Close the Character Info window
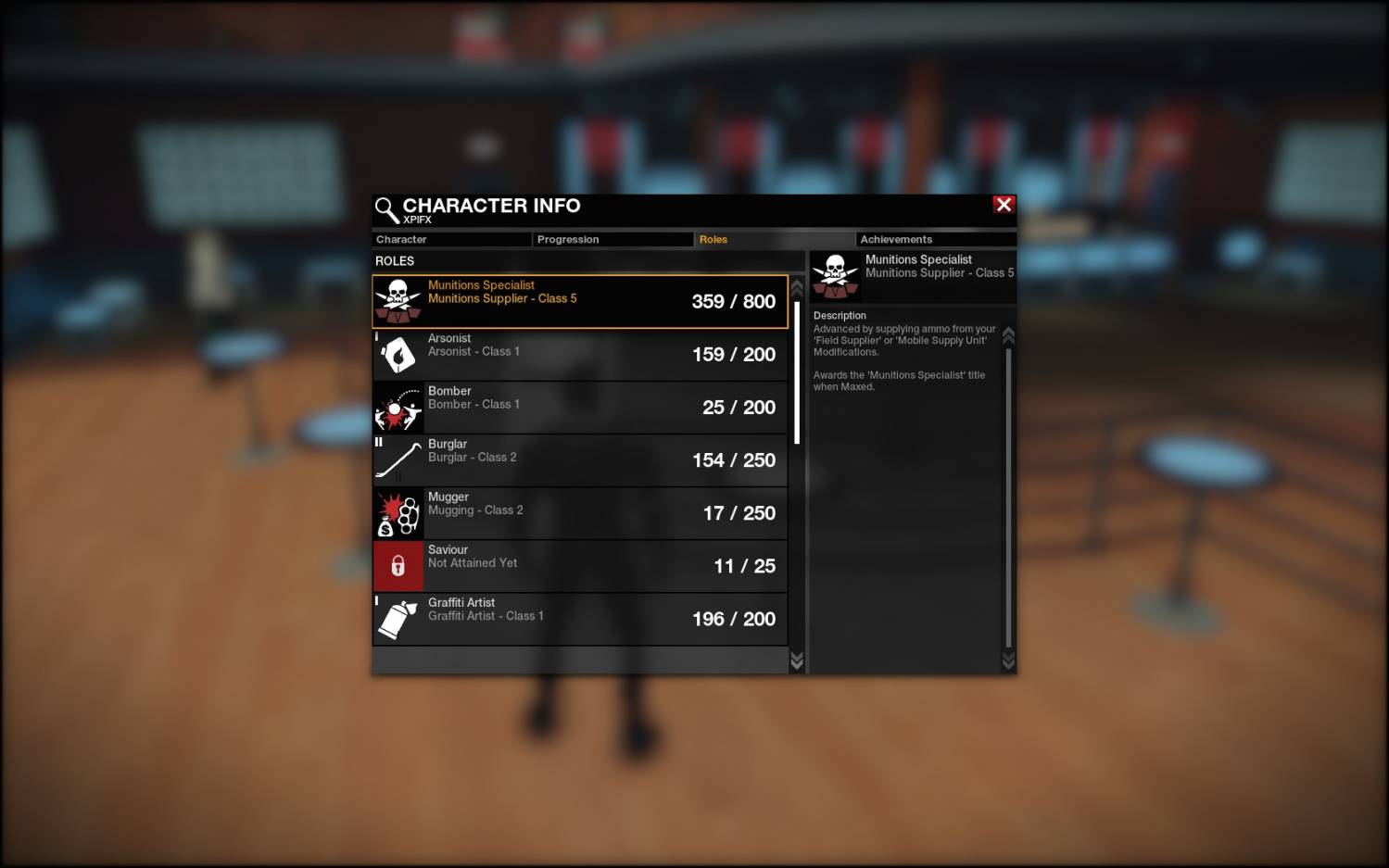 [x=1004, y=205]
